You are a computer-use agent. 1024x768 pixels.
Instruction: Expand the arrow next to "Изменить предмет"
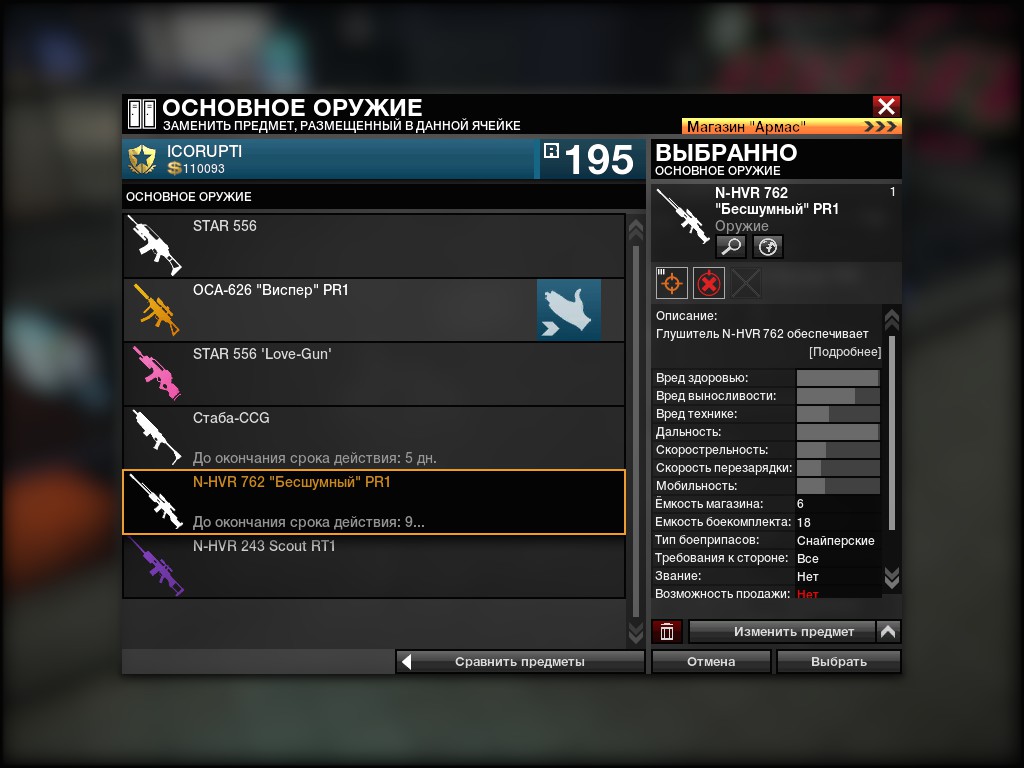click(888, 631)
